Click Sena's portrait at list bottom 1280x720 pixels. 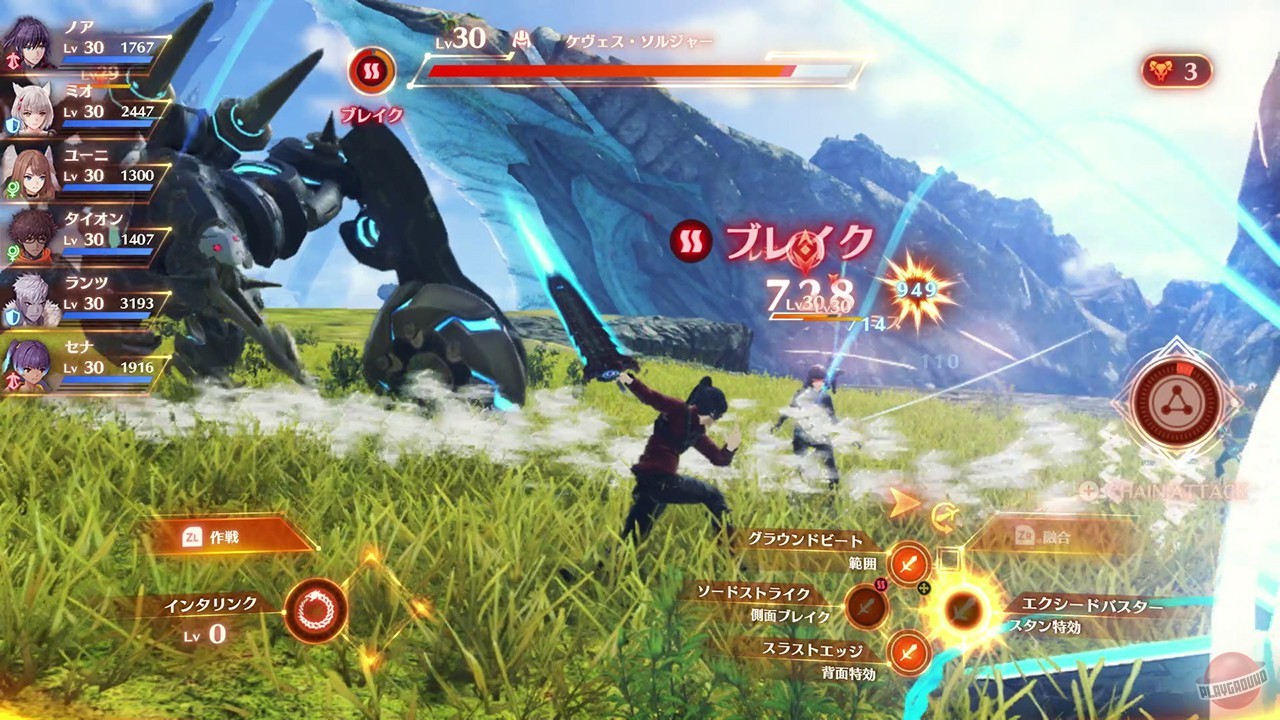(30, 369)
